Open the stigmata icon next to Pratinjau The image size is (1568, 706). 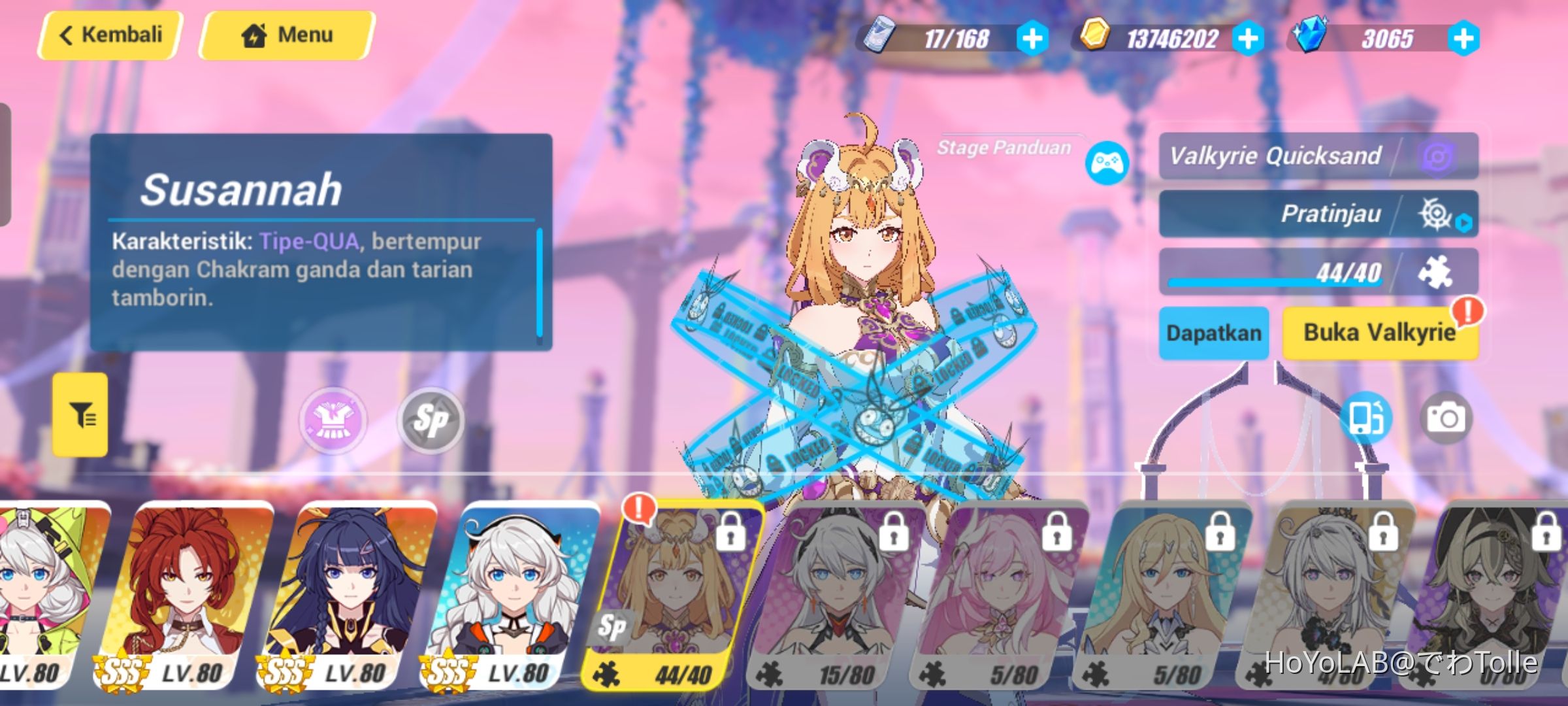point(1436,212)
